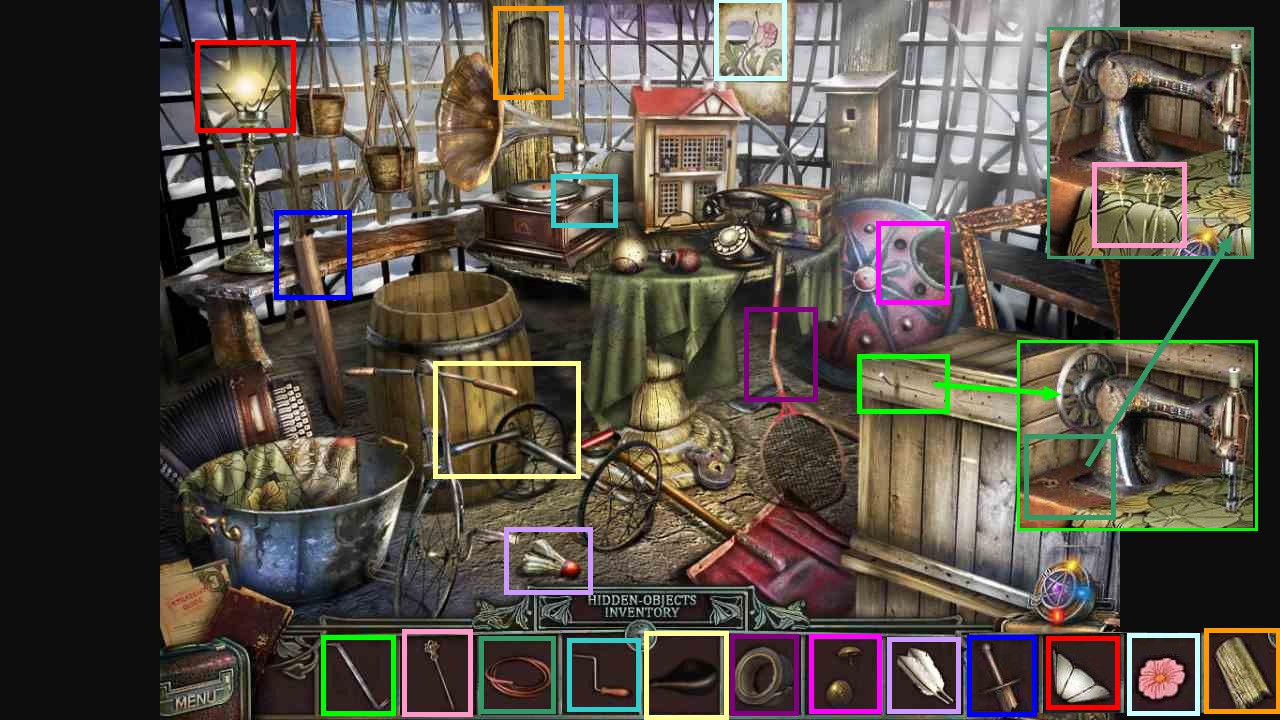
Task: Select the crowbar in the inventory bar
Action: coord(357,675)
